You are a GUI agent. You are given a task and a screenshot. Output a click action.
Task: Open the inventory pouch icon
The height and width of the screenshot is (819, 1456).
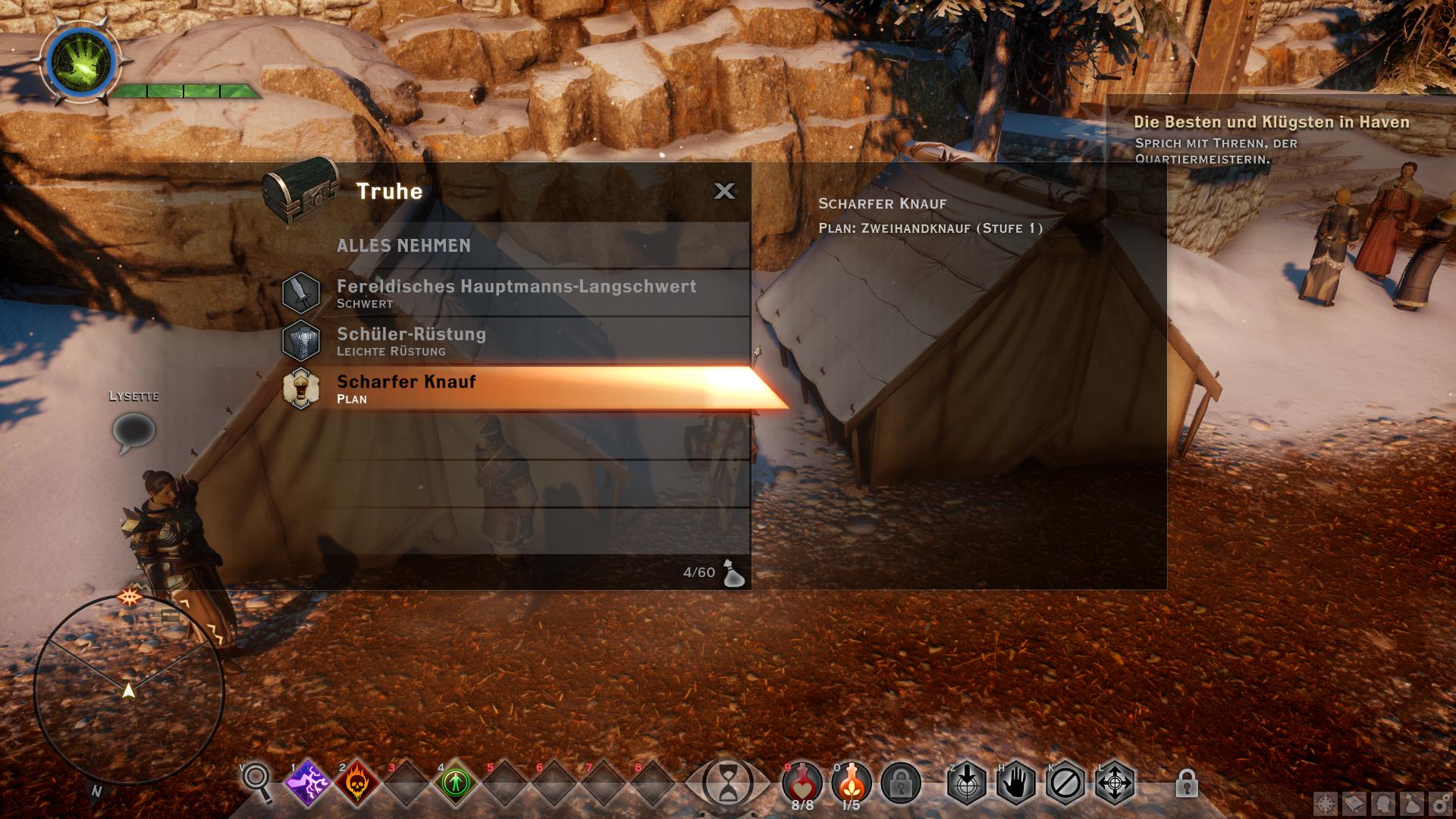click(1412, 804)
